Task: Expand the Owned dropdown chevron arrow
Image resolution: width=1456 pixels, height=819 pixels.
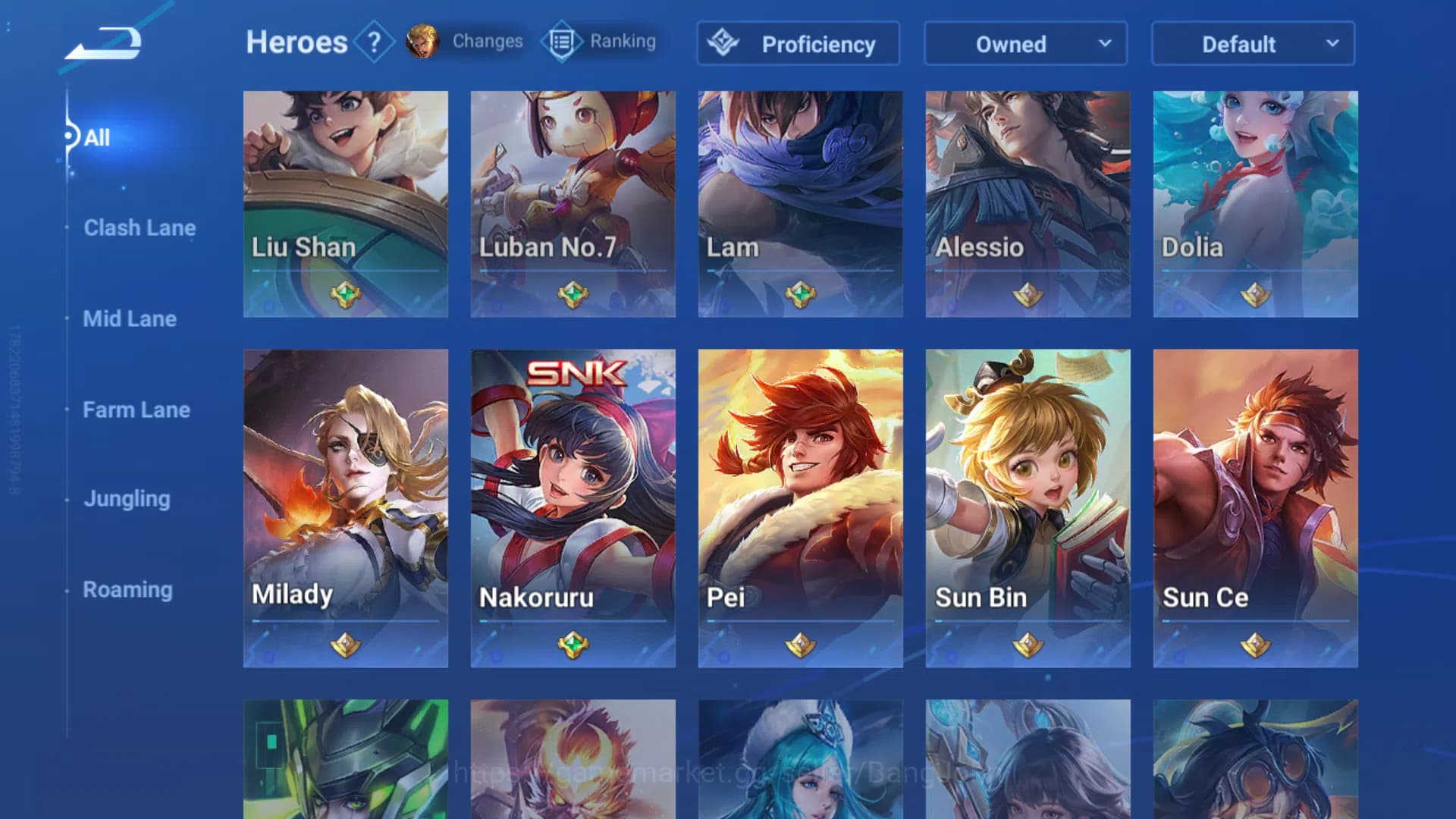Action: coord(1106,44)
